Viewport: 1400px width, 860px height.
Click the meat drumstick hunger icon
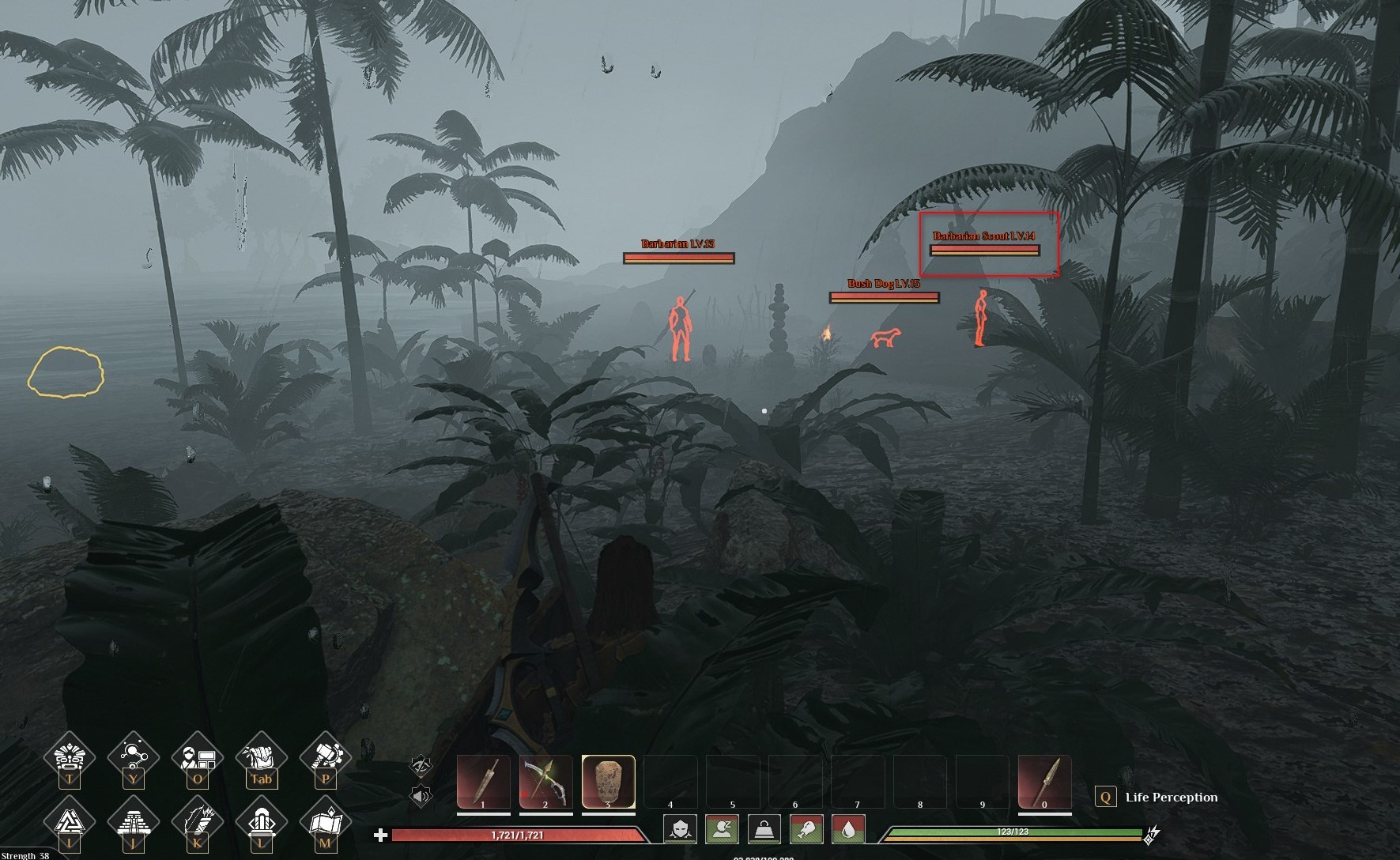[x=806, y=829]
